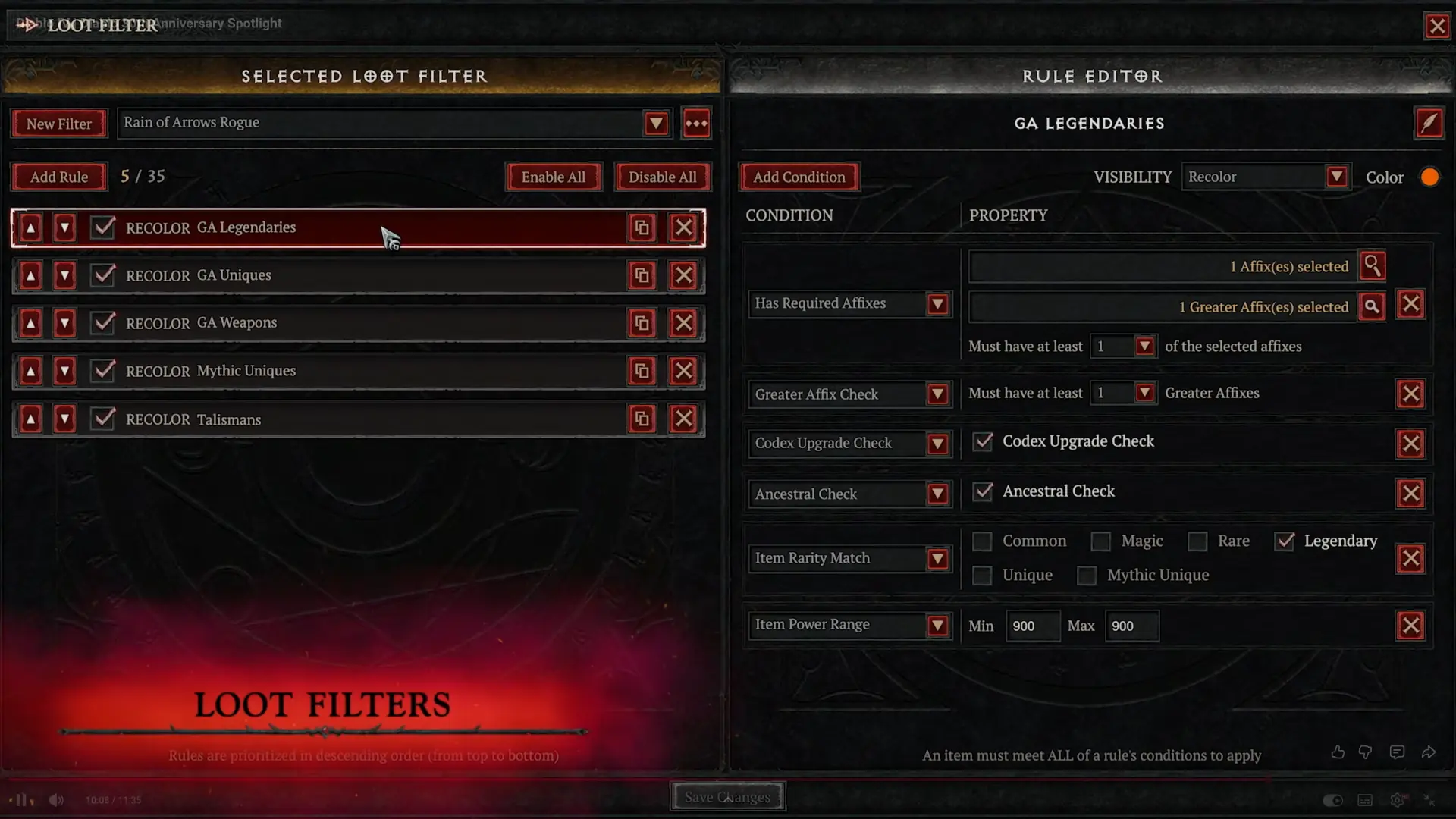Move the GA Weapons rule up
The width and height of the screenshot is (1456, 819).
30,322
